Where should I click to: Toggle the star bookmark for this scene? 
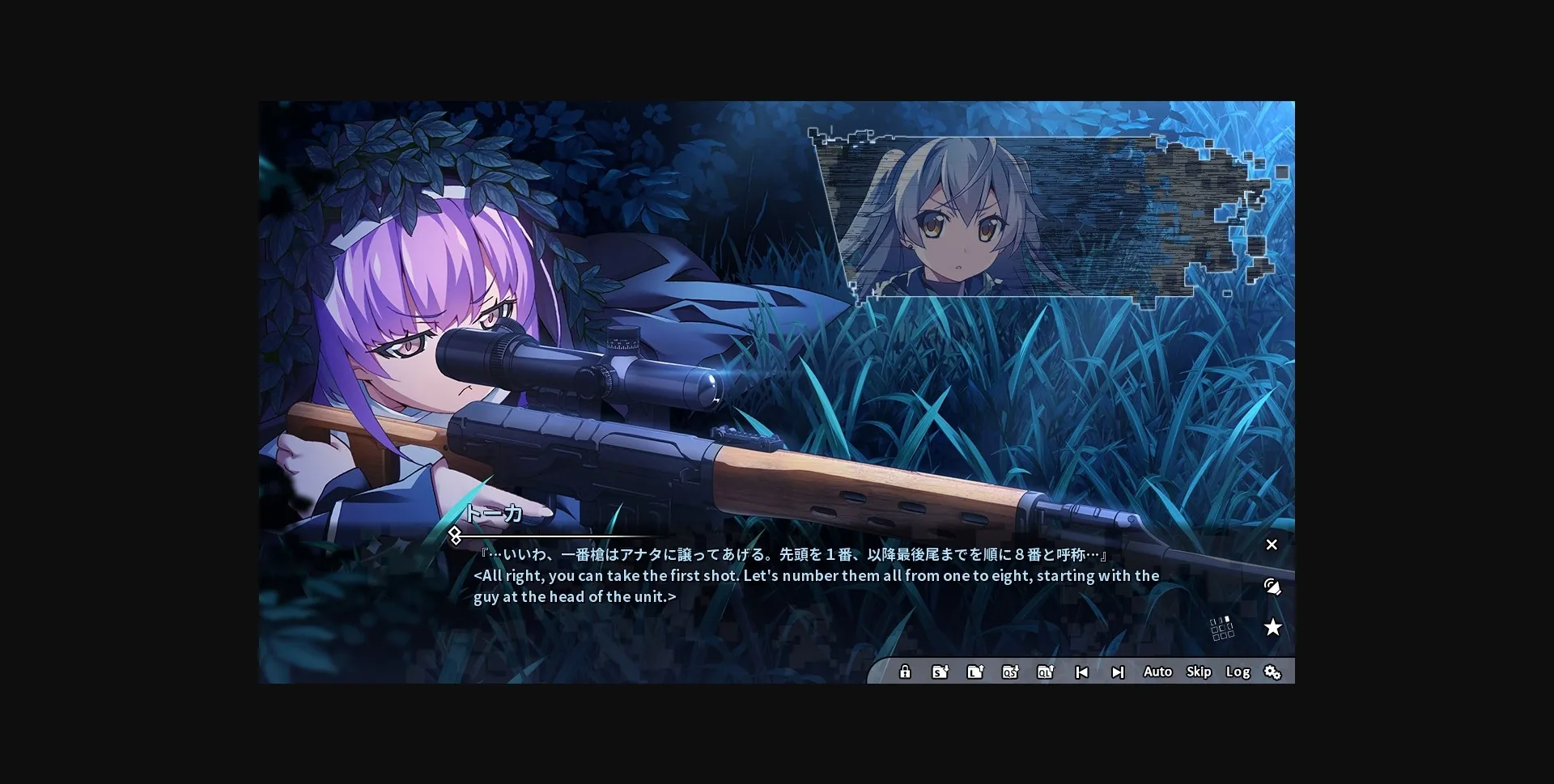click(x=1273, y=627)
